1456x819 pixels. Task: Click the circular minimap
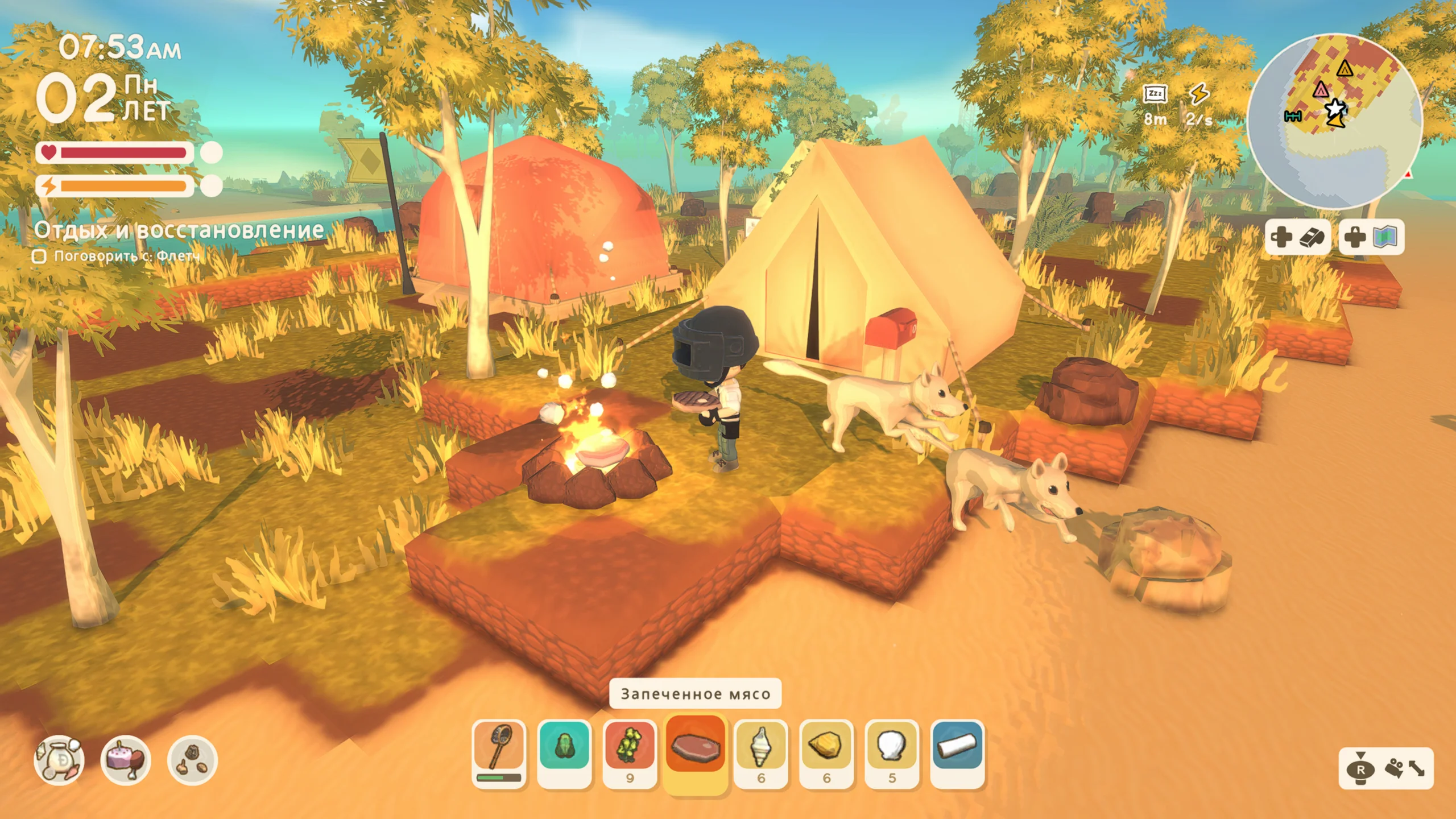tap(1334, 121)
